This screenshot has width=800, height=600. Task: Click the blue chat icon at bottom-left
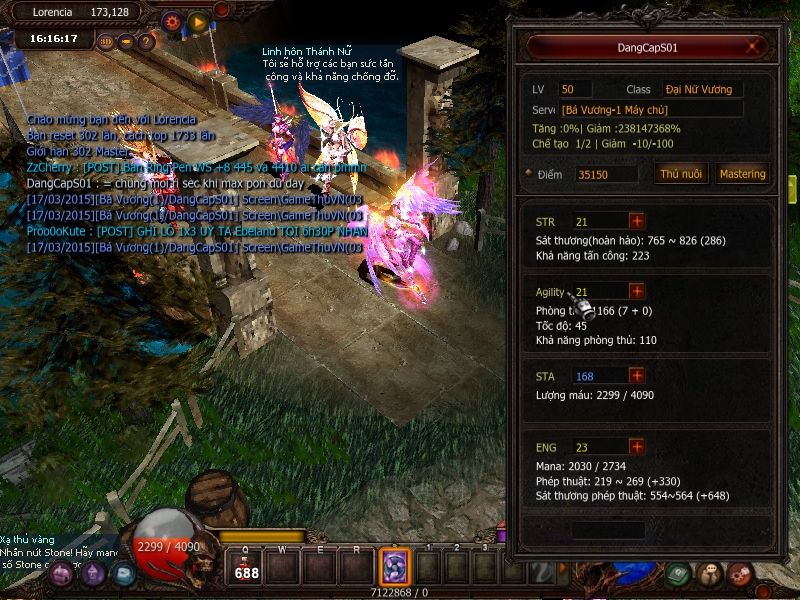122,574
